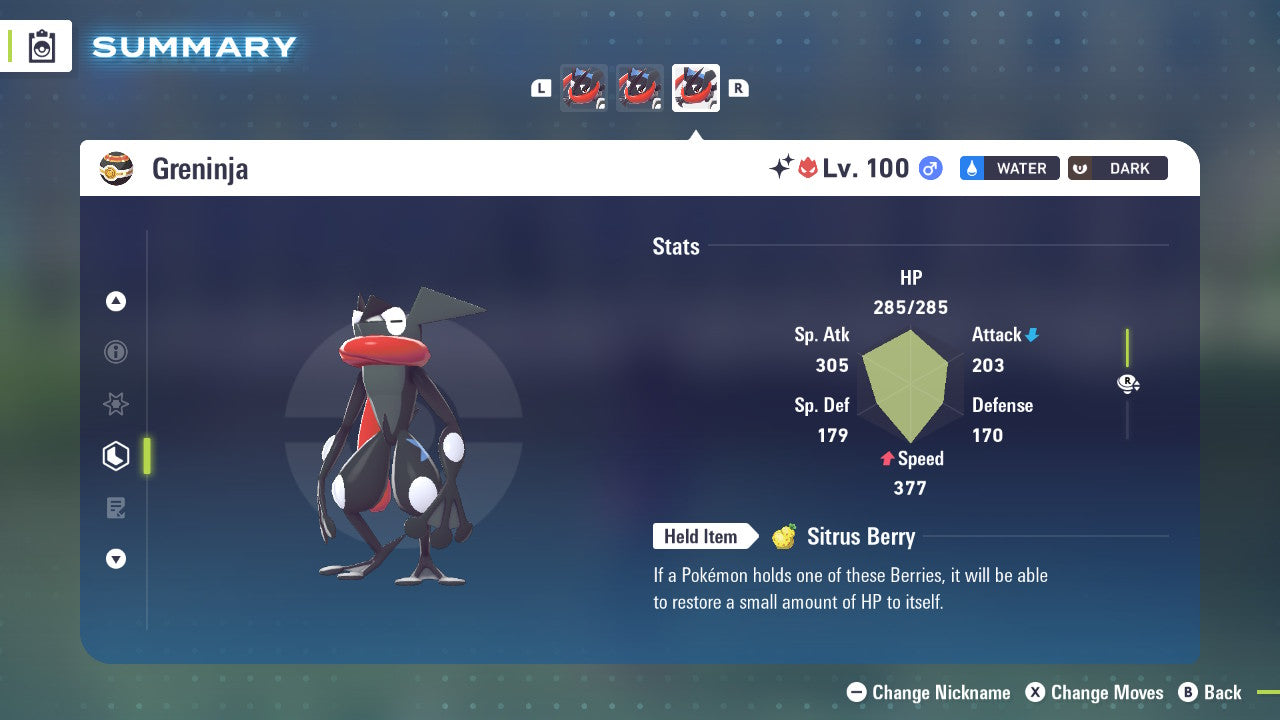The width and height of the screenshot is (1280, 720).
Task: Open the Pokémon info page from the sidebar
Action: (115, 352)
